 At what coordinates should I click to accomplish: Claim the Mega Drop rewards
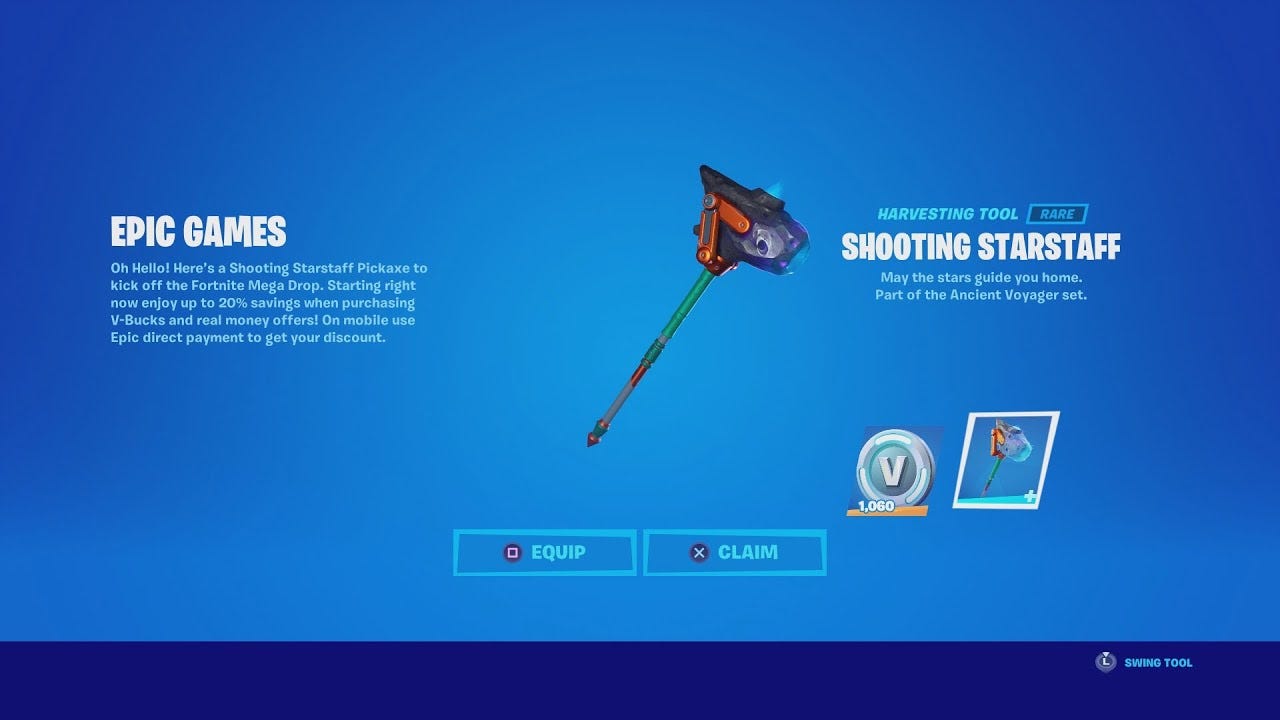tap(735, 552)
